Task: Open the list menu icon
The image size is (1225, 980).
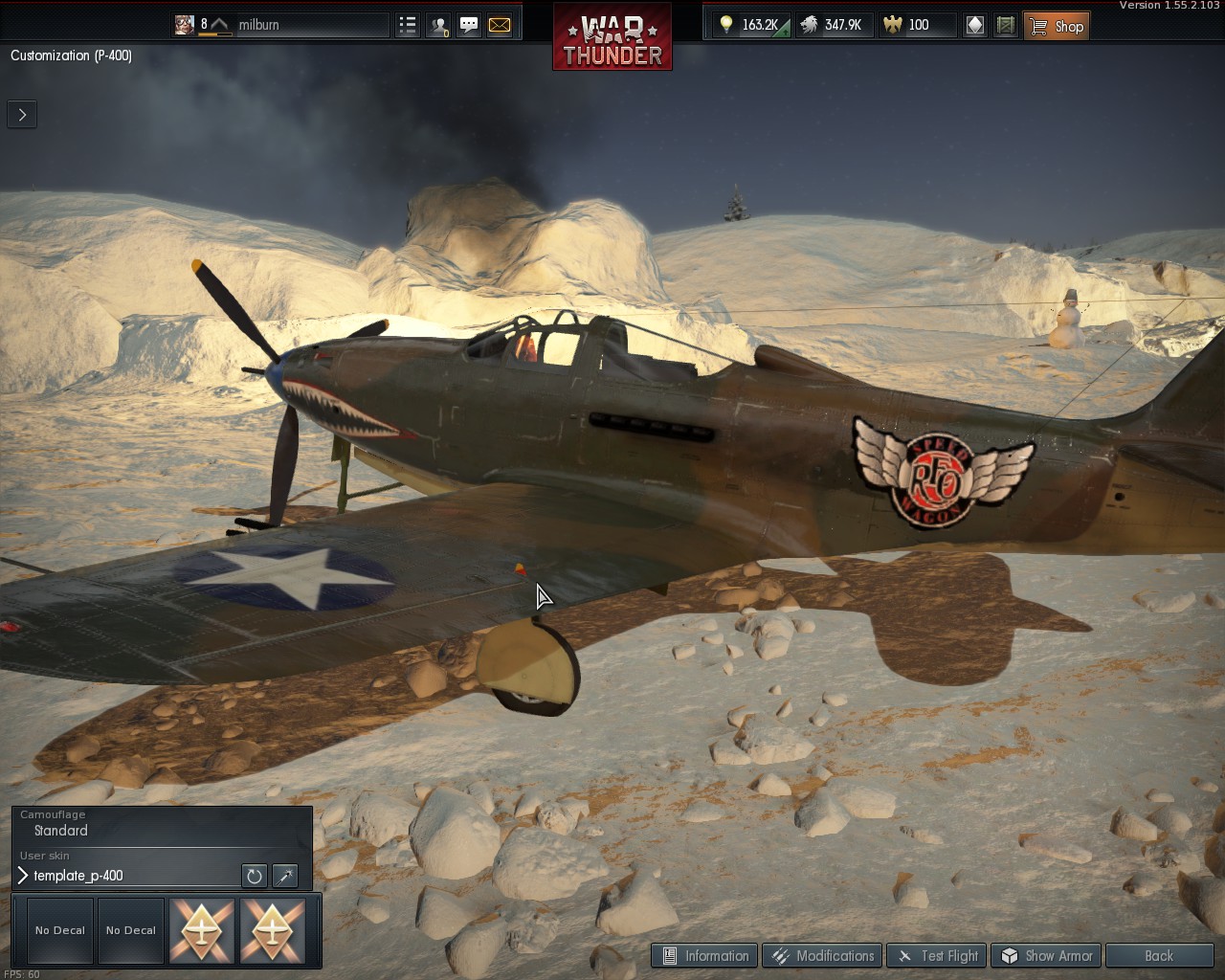Action: click(408, 26)
